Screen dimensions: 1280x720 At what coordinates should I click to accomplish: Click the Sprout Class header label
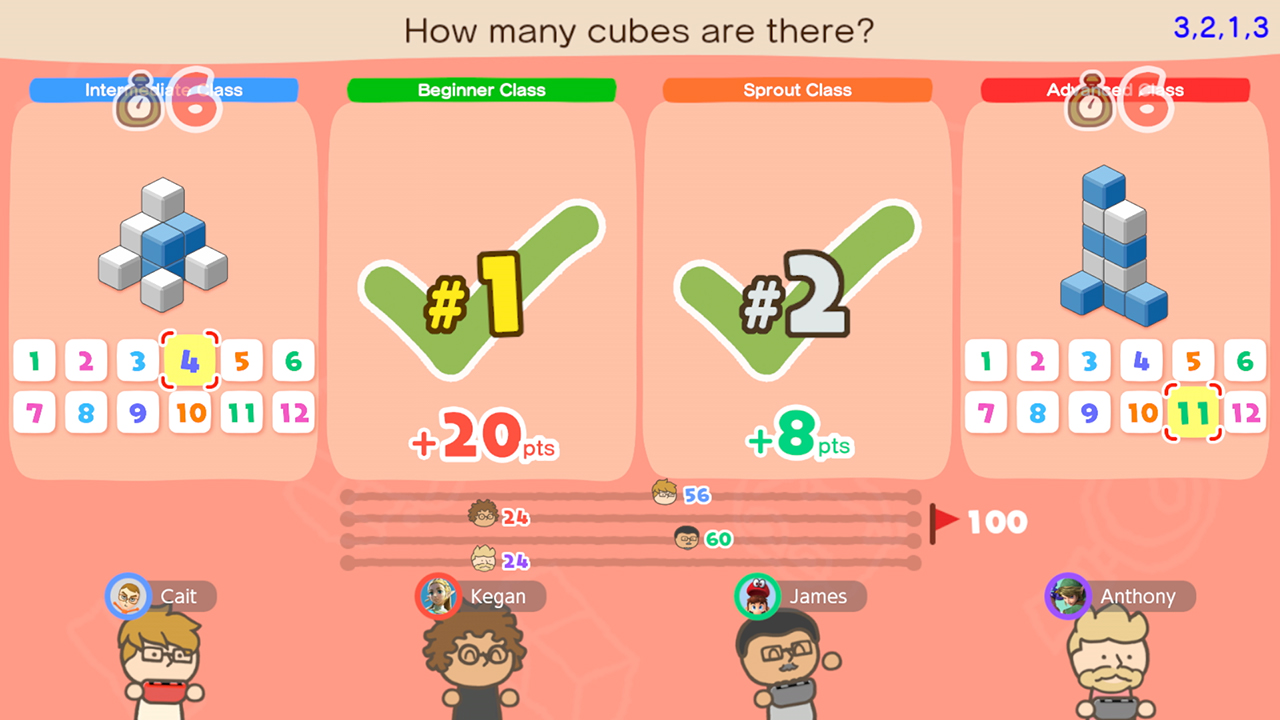click(797, 90)
